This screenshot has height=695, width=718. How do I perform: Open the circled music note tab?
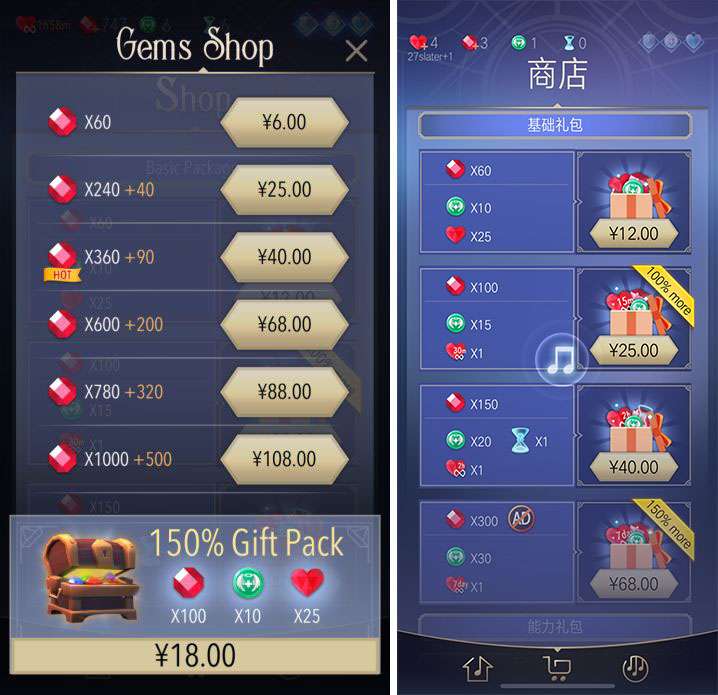634,667
